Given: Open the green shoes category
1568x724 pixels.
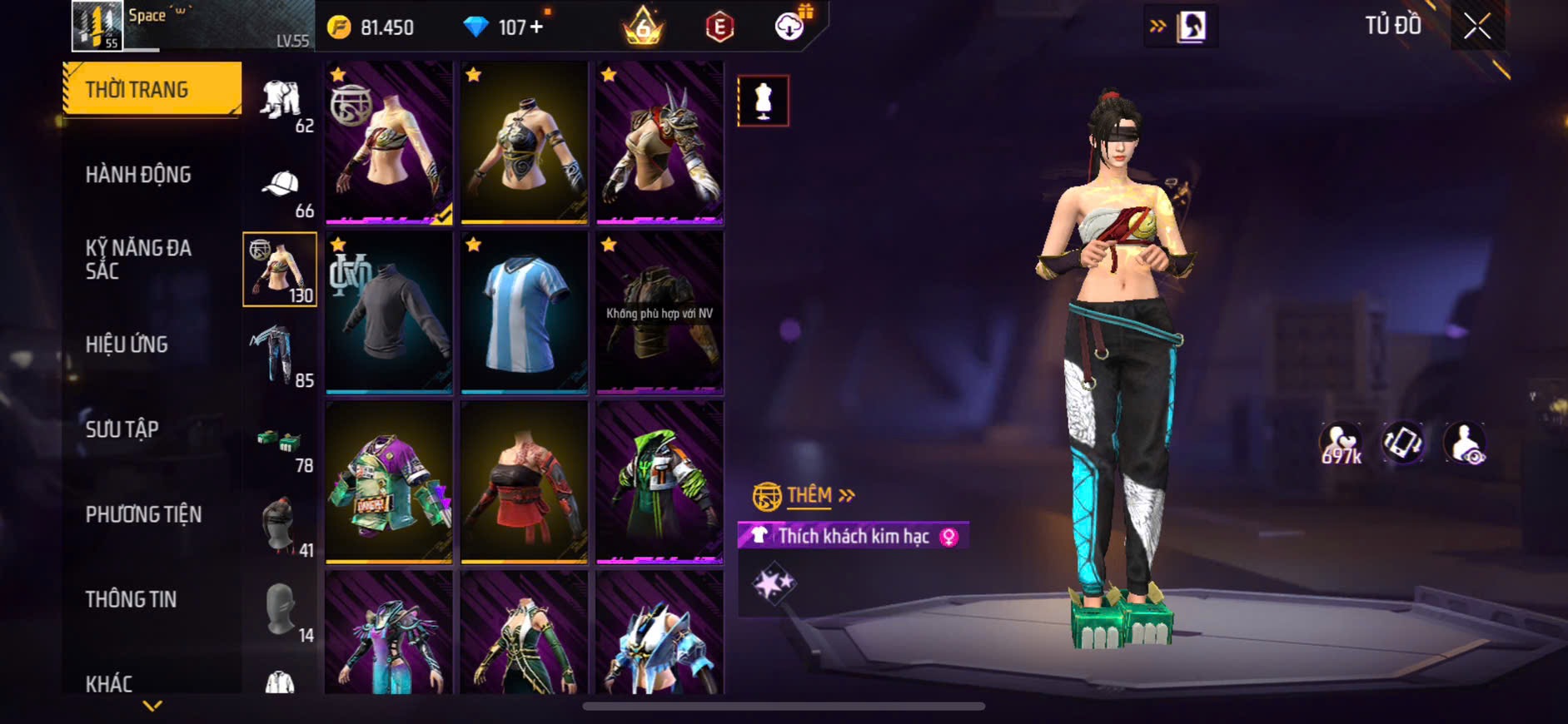Looking at the screenshot, I should tap(280, 441).
